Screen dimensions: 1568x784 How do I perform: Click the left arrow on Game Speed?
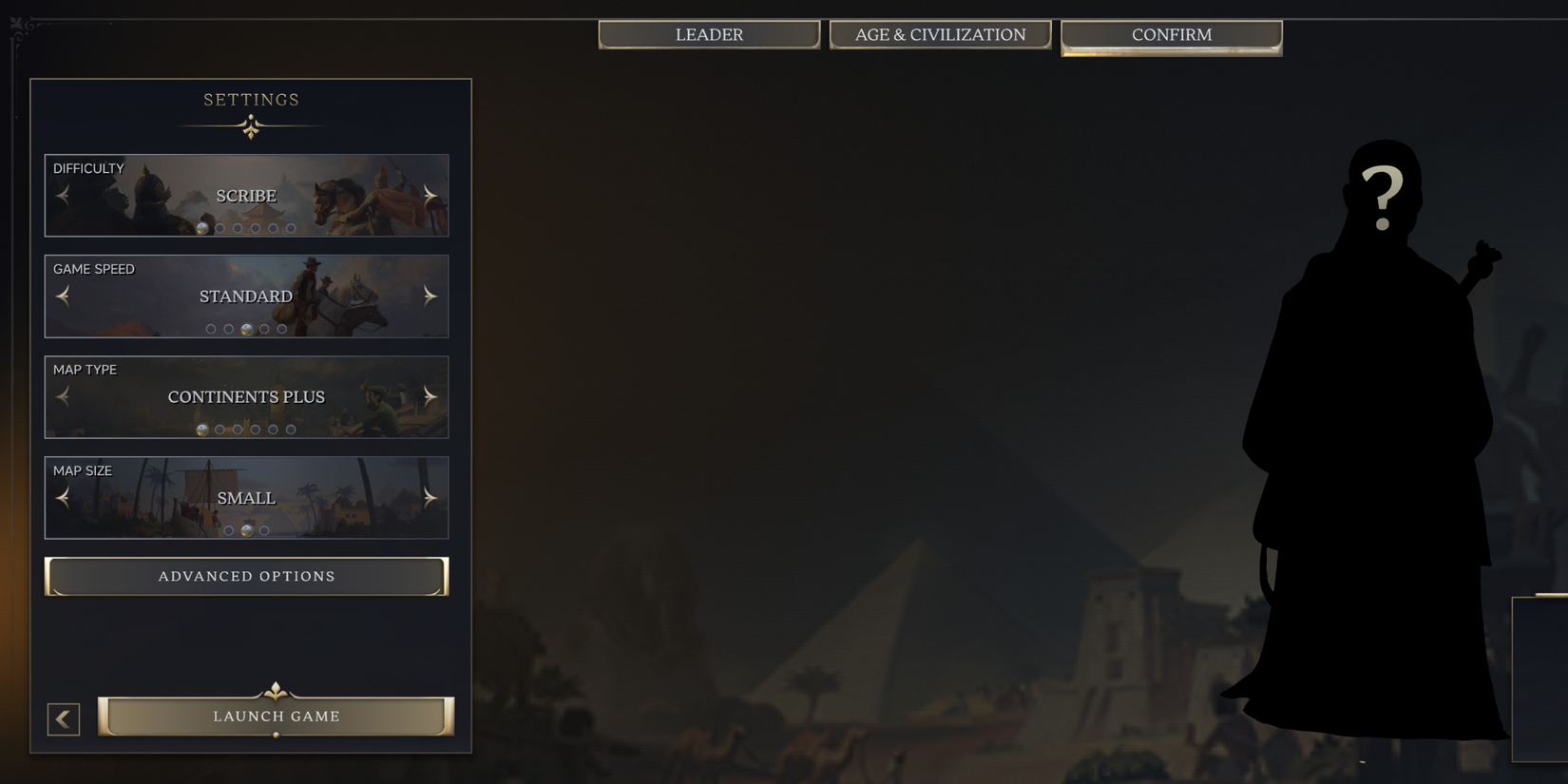63,296
